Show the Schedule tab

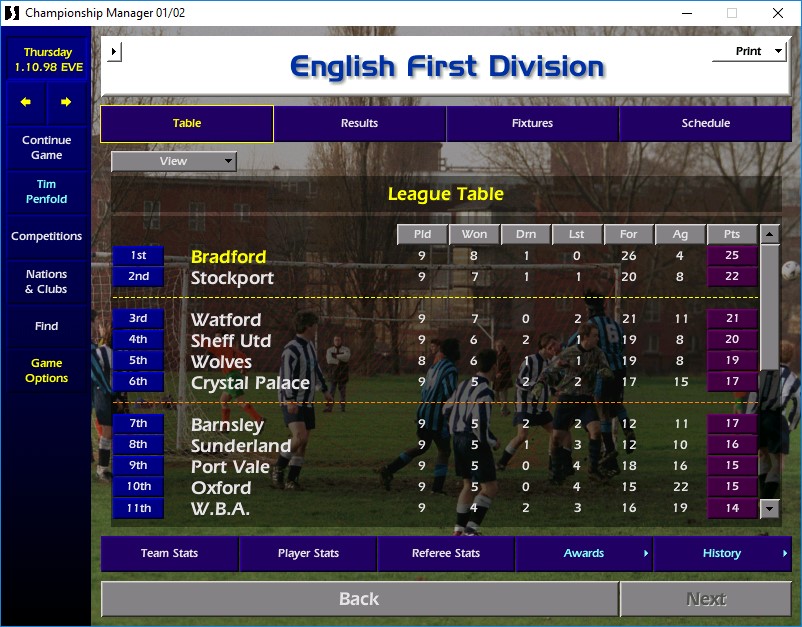[705, 124]
